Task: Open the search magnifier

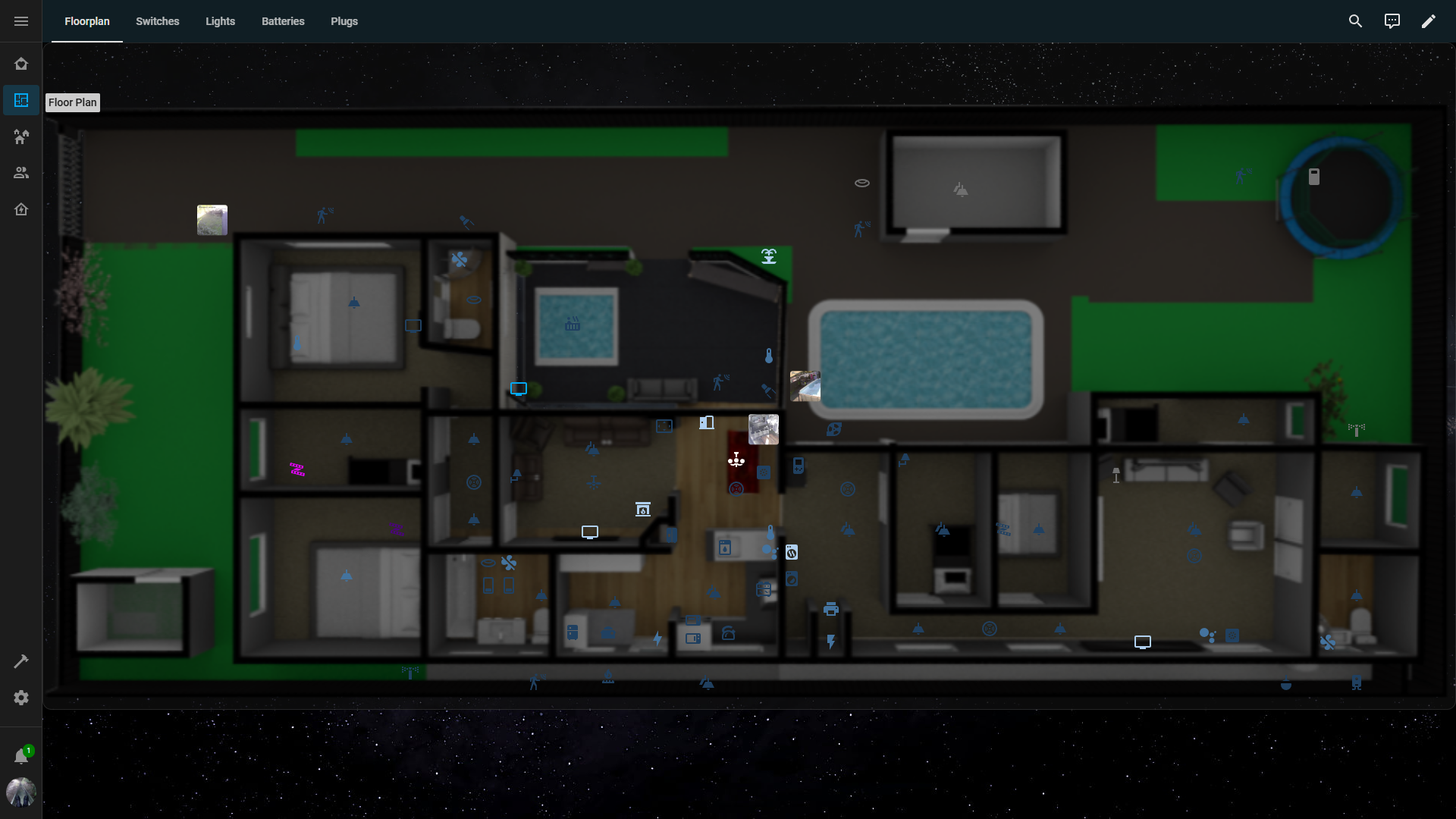Action: [1355, 21]
